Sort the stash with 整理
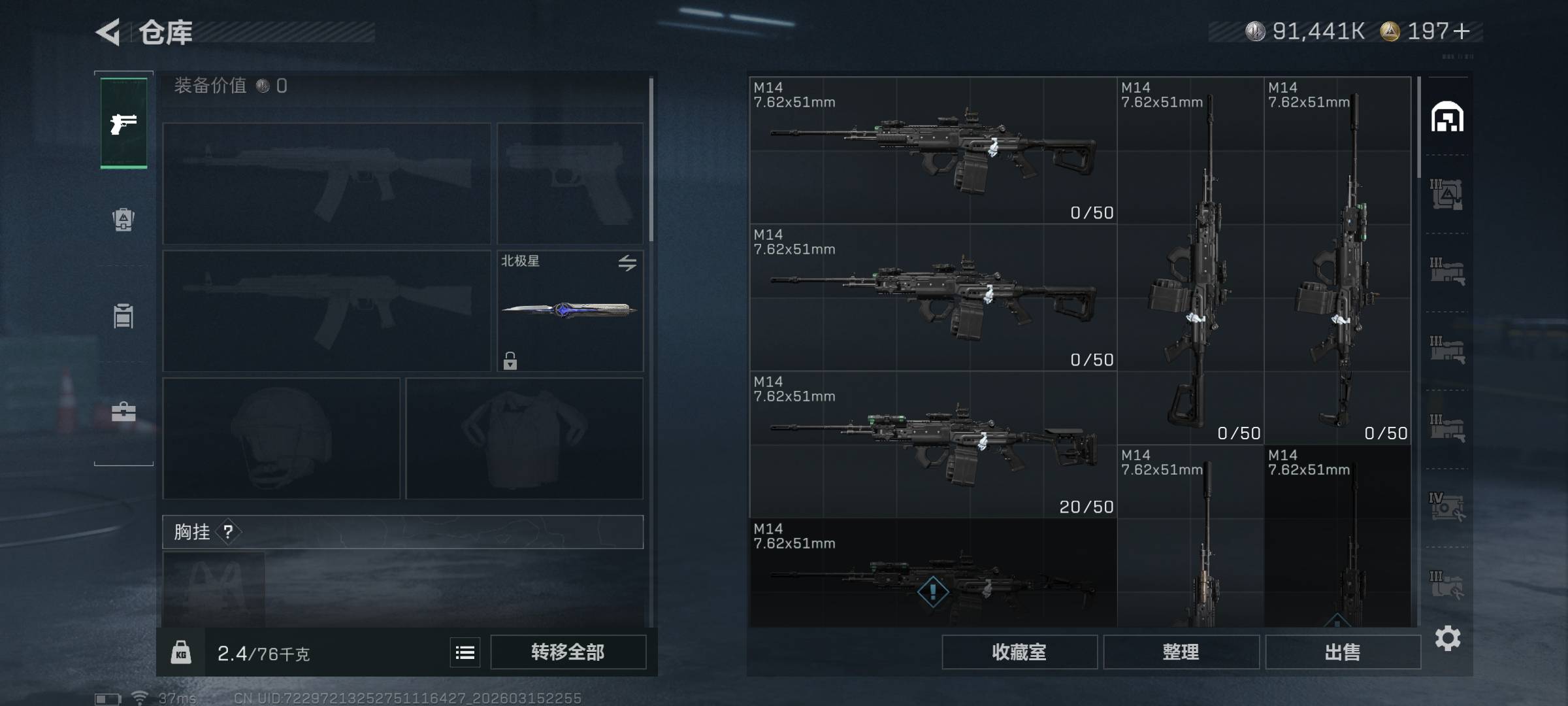Viewport: 1568px width, 706px height. pos(1181,652)
